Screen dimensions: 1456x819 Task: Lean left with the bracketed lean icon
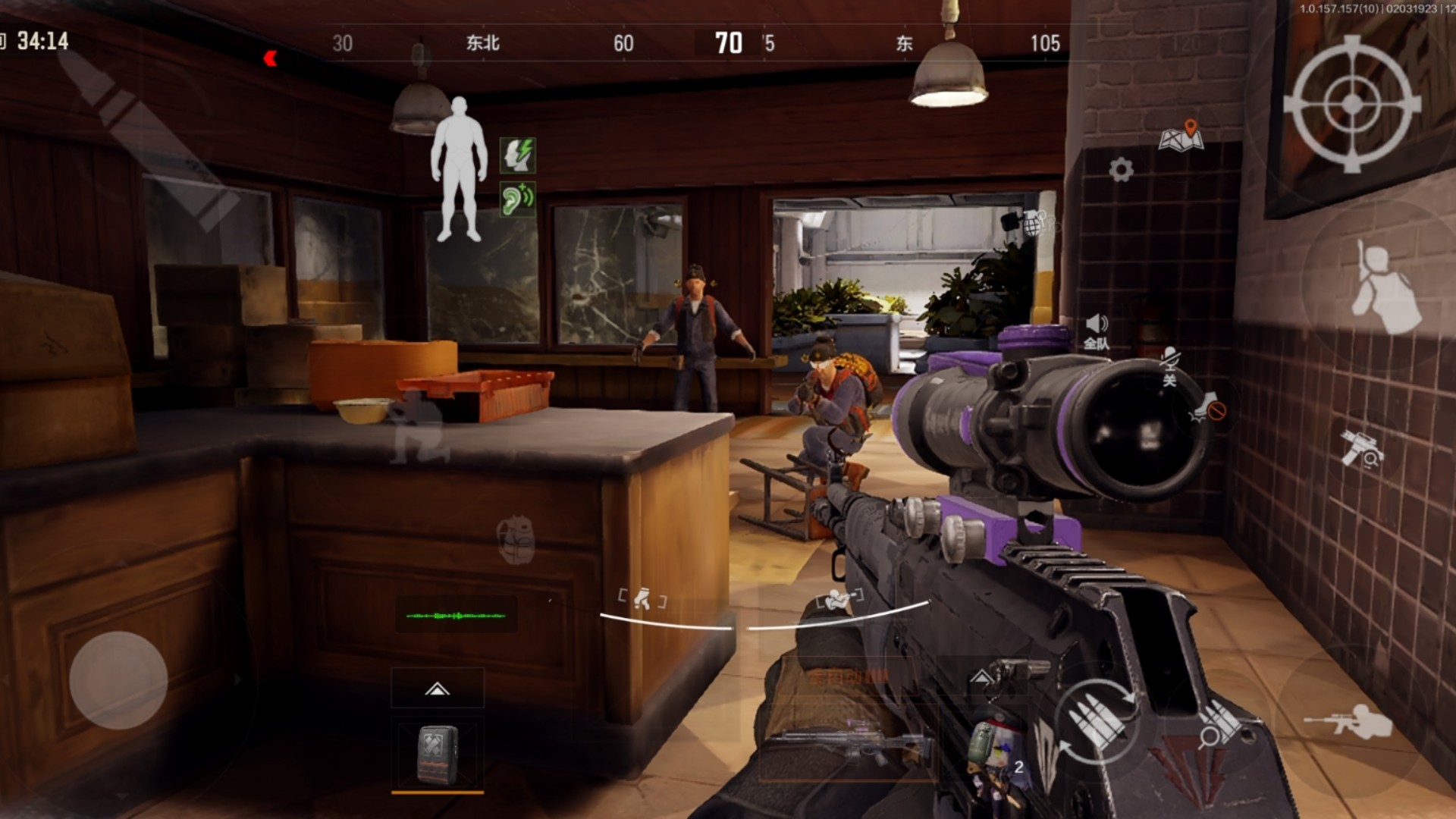(x=642, y=600)
